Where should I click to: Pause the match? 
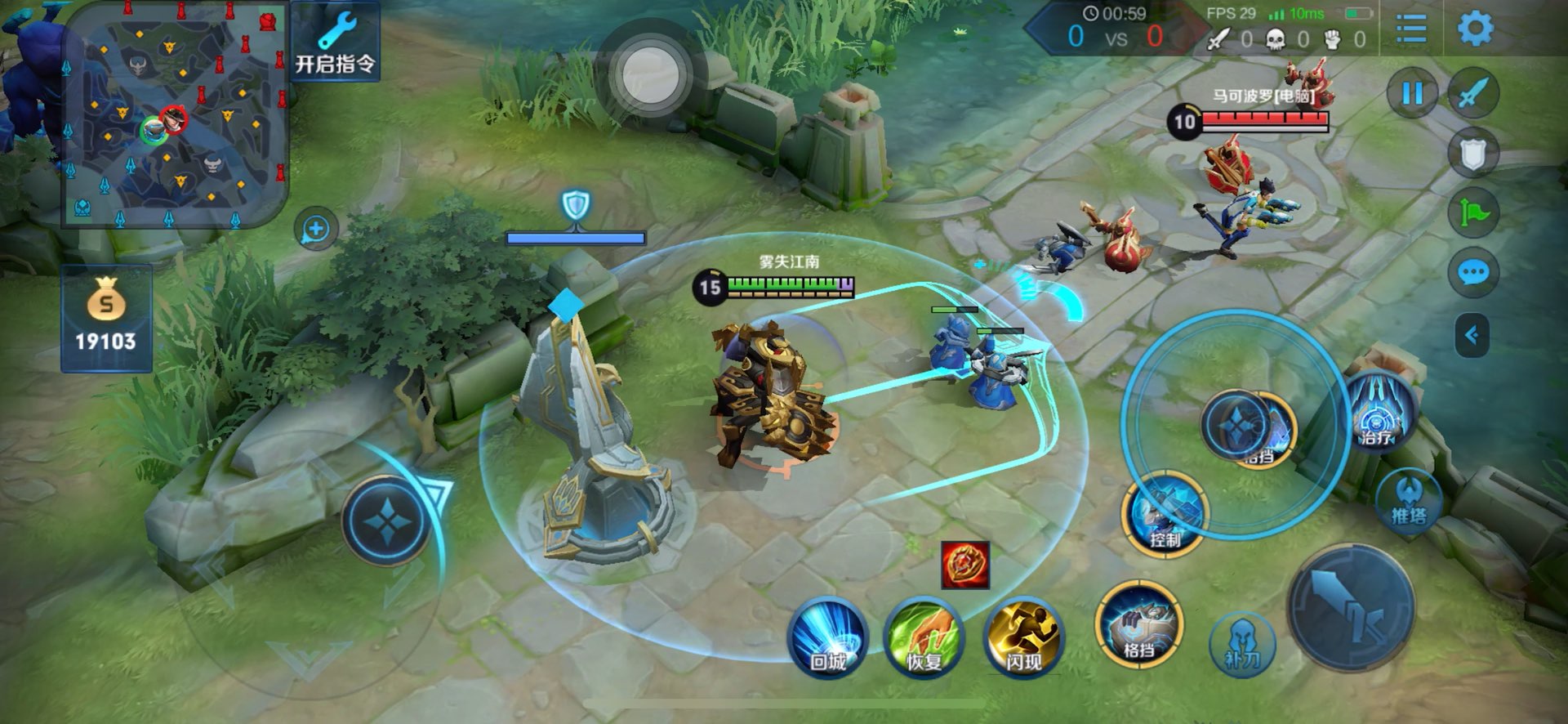point(1412,93)
